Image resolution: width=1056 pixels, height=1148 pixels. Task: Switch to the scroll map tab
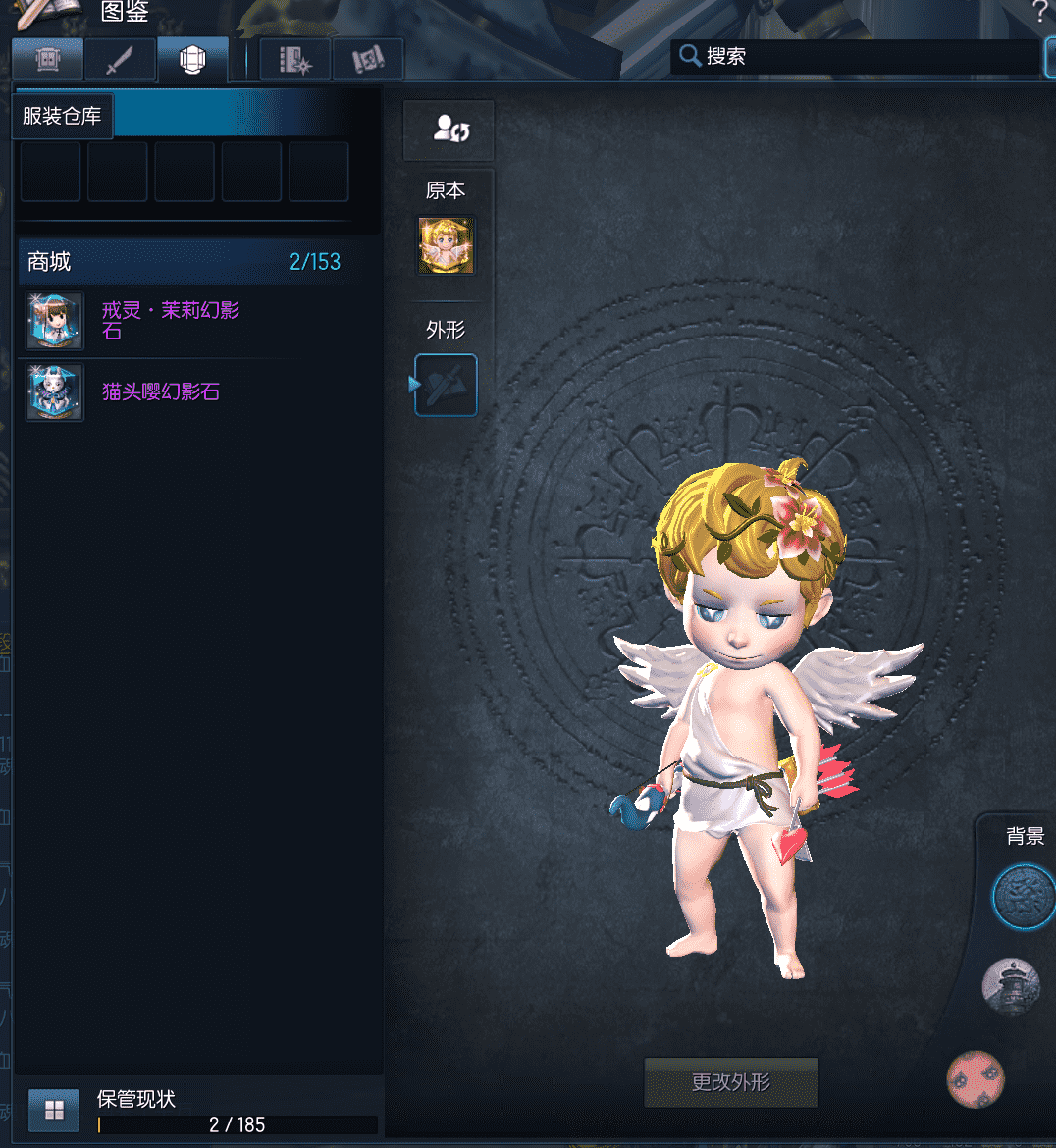[x=368, y=61]
